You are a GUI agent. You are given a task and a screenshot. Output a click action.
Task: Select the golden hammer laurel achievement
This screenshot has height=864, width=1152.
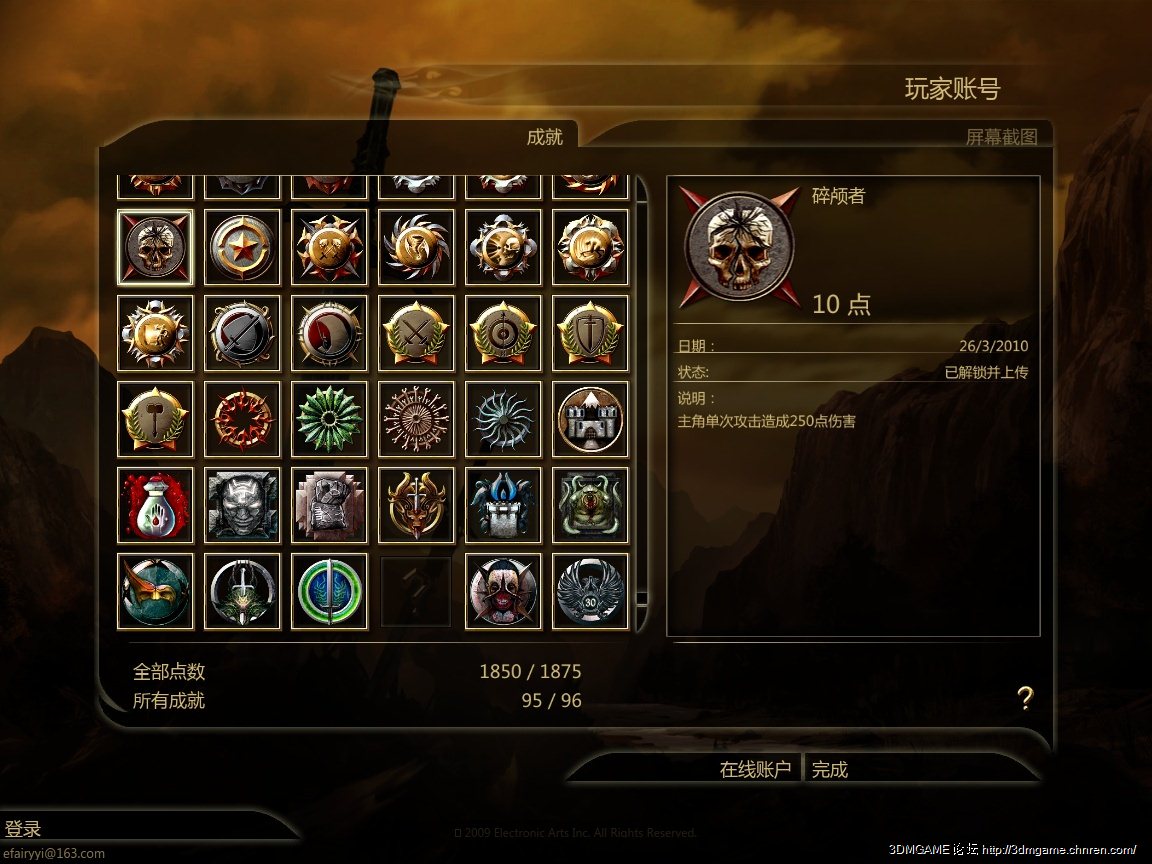(x=155, y=419)
